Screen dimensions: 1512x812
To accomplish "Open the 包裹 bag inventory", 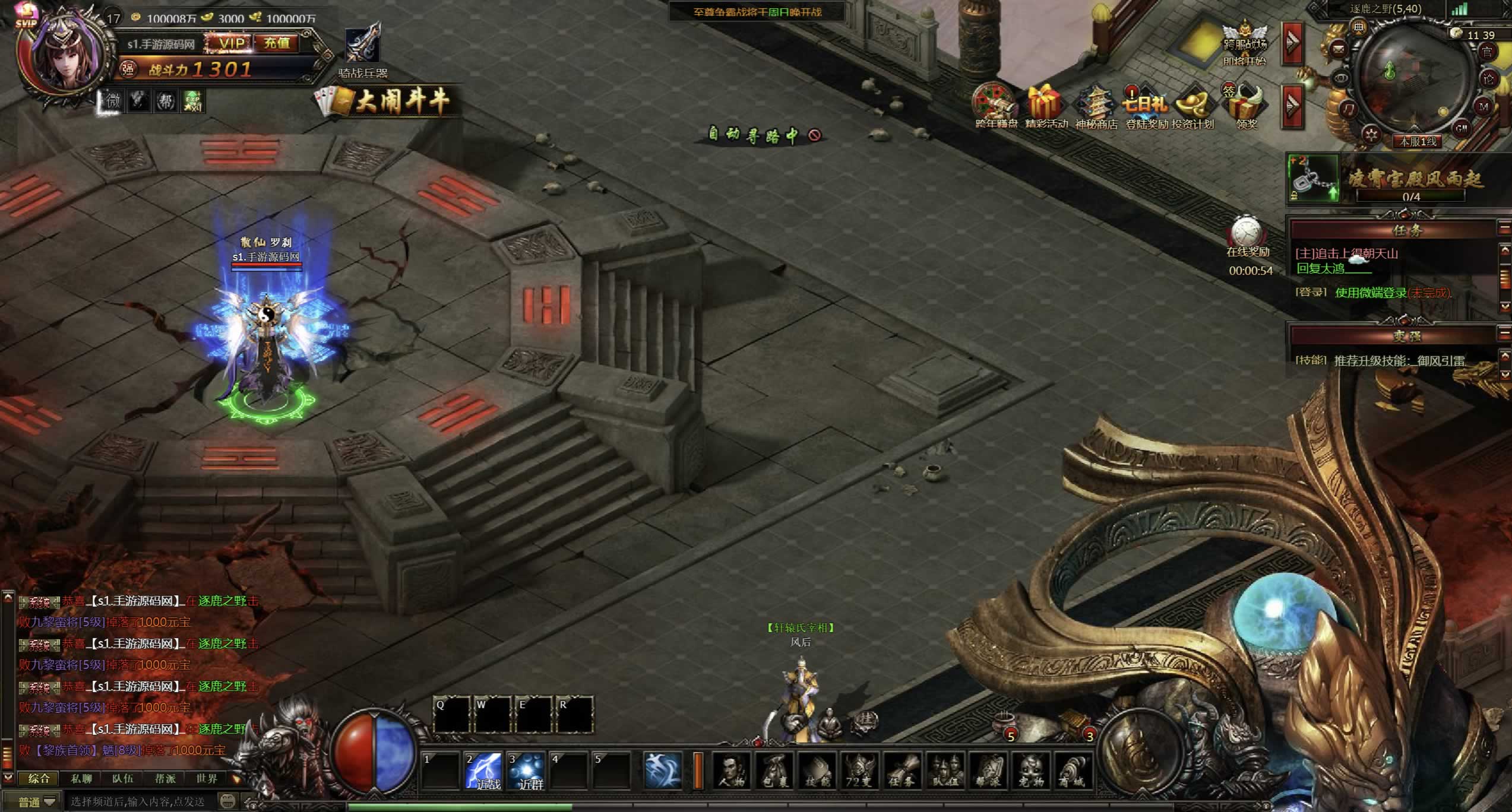I will 775,771.
